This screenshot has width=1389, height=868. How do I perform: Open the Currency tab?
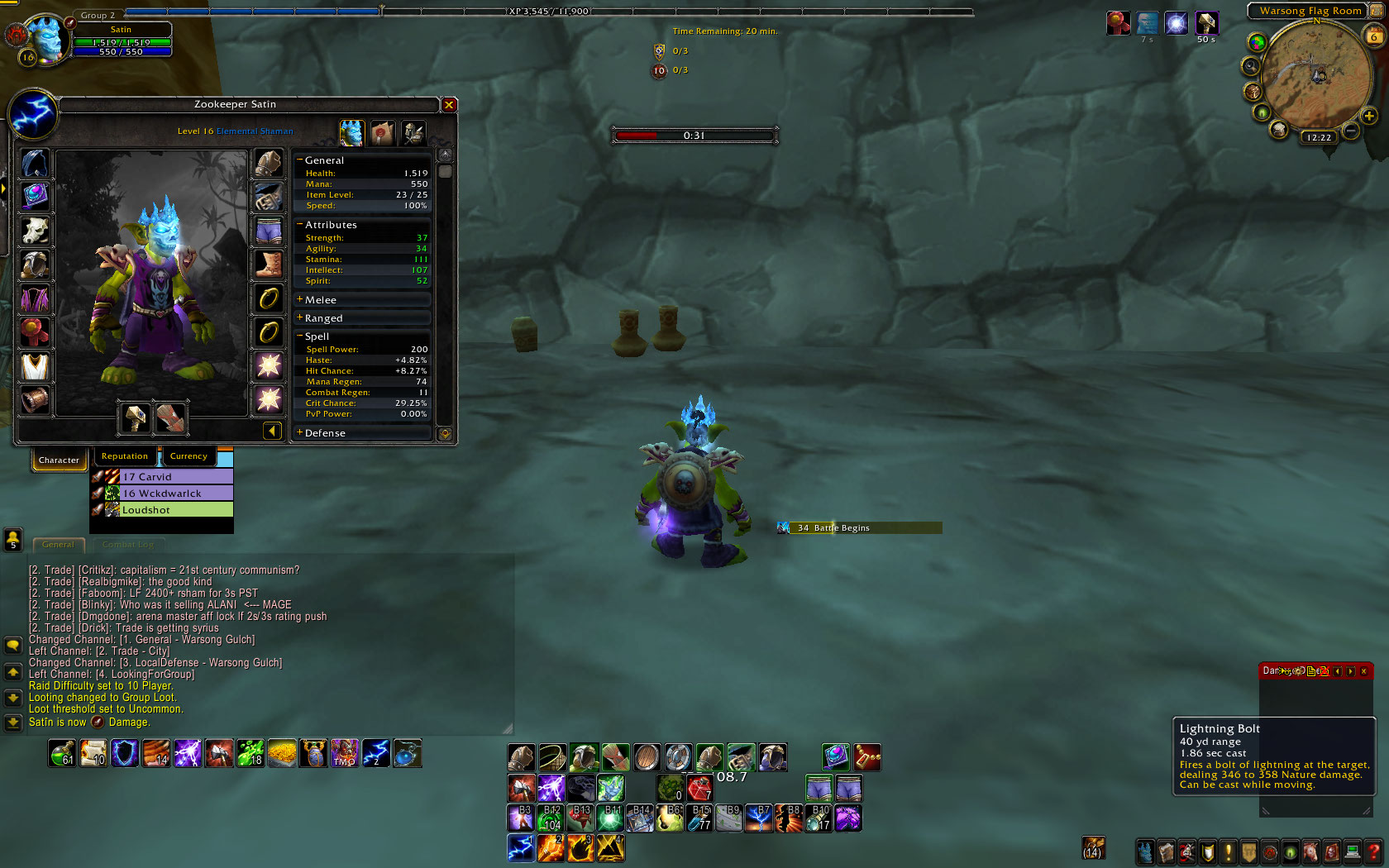tap(189, 456)
